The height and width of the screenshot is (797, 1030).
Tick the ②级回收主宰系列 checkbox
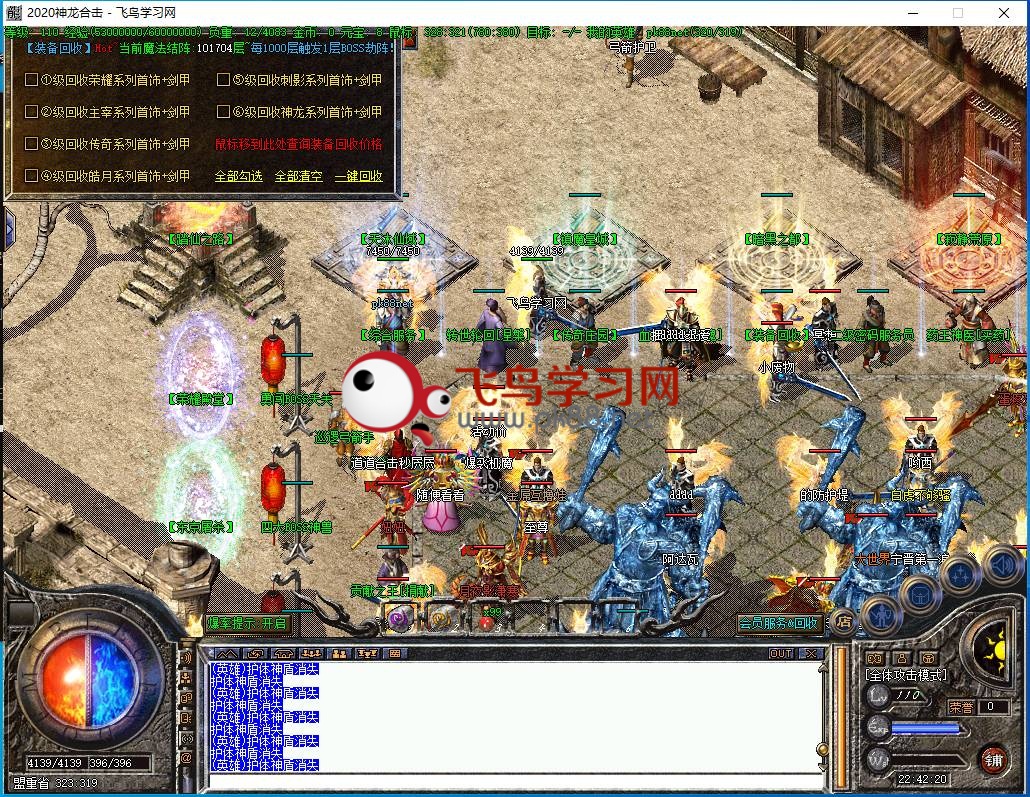pos(31,112)
